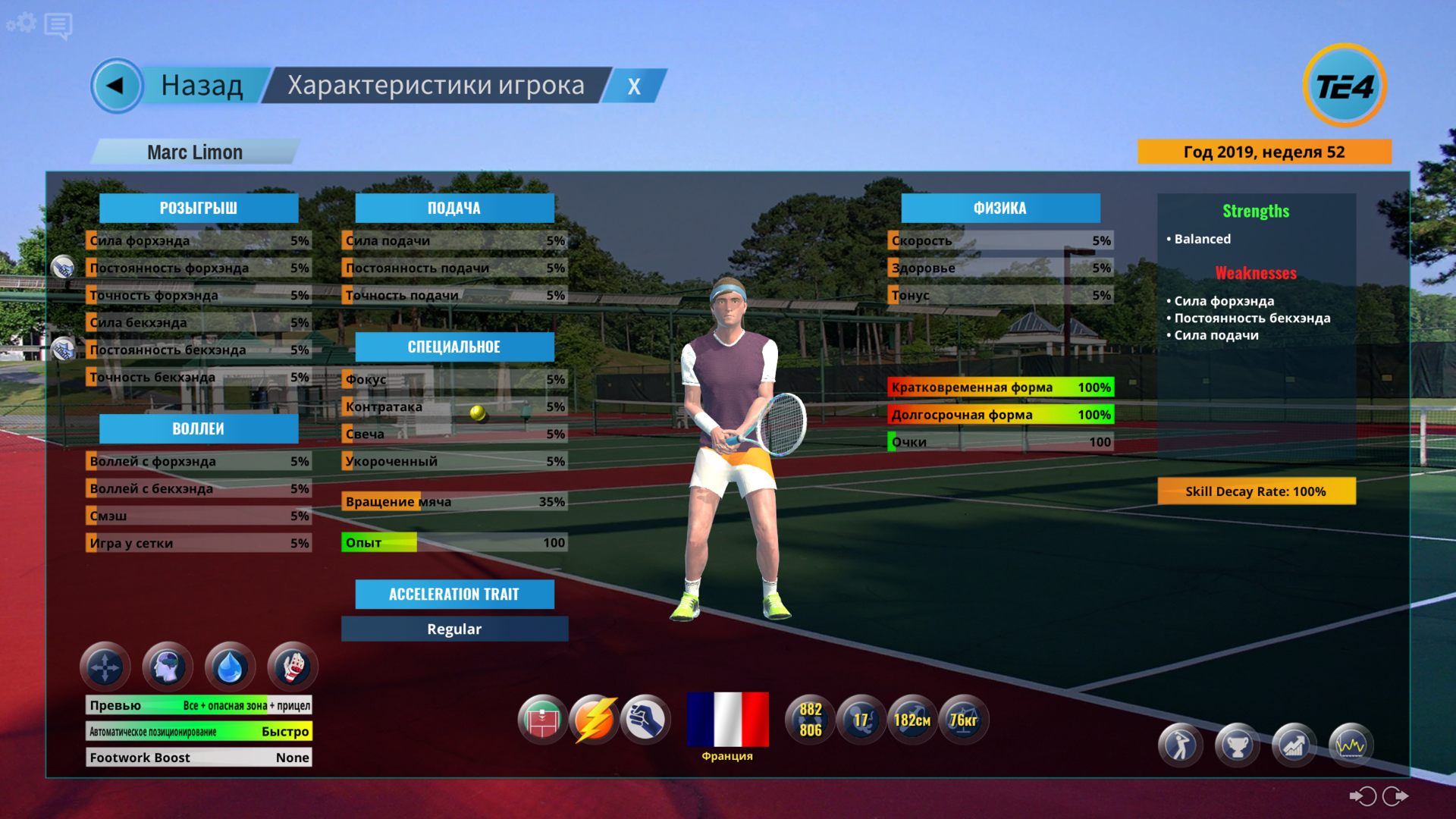Open the player swing silhouette icon

[x=1180, y=746]
